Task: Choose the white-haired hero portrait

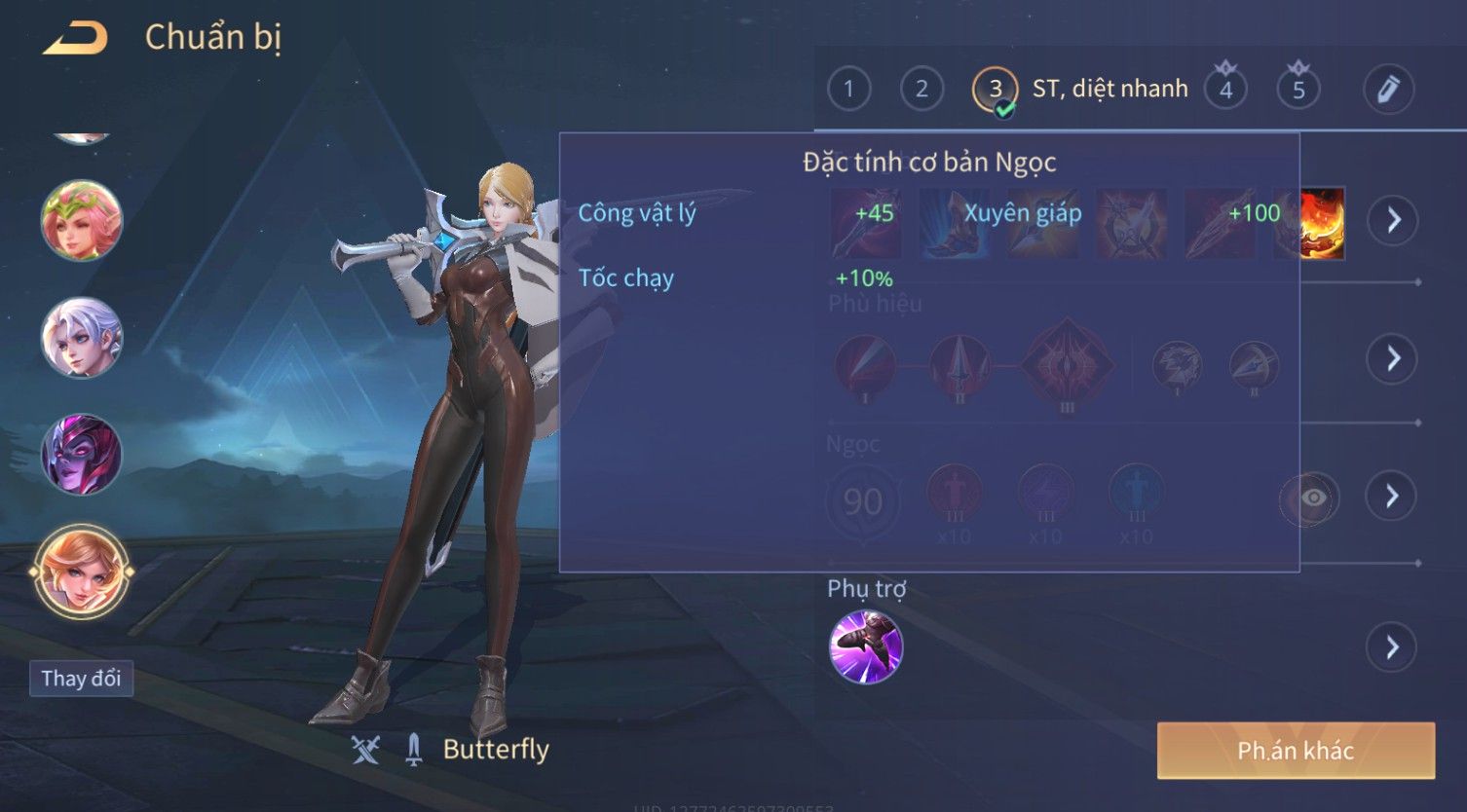Action: click(82, 337)
